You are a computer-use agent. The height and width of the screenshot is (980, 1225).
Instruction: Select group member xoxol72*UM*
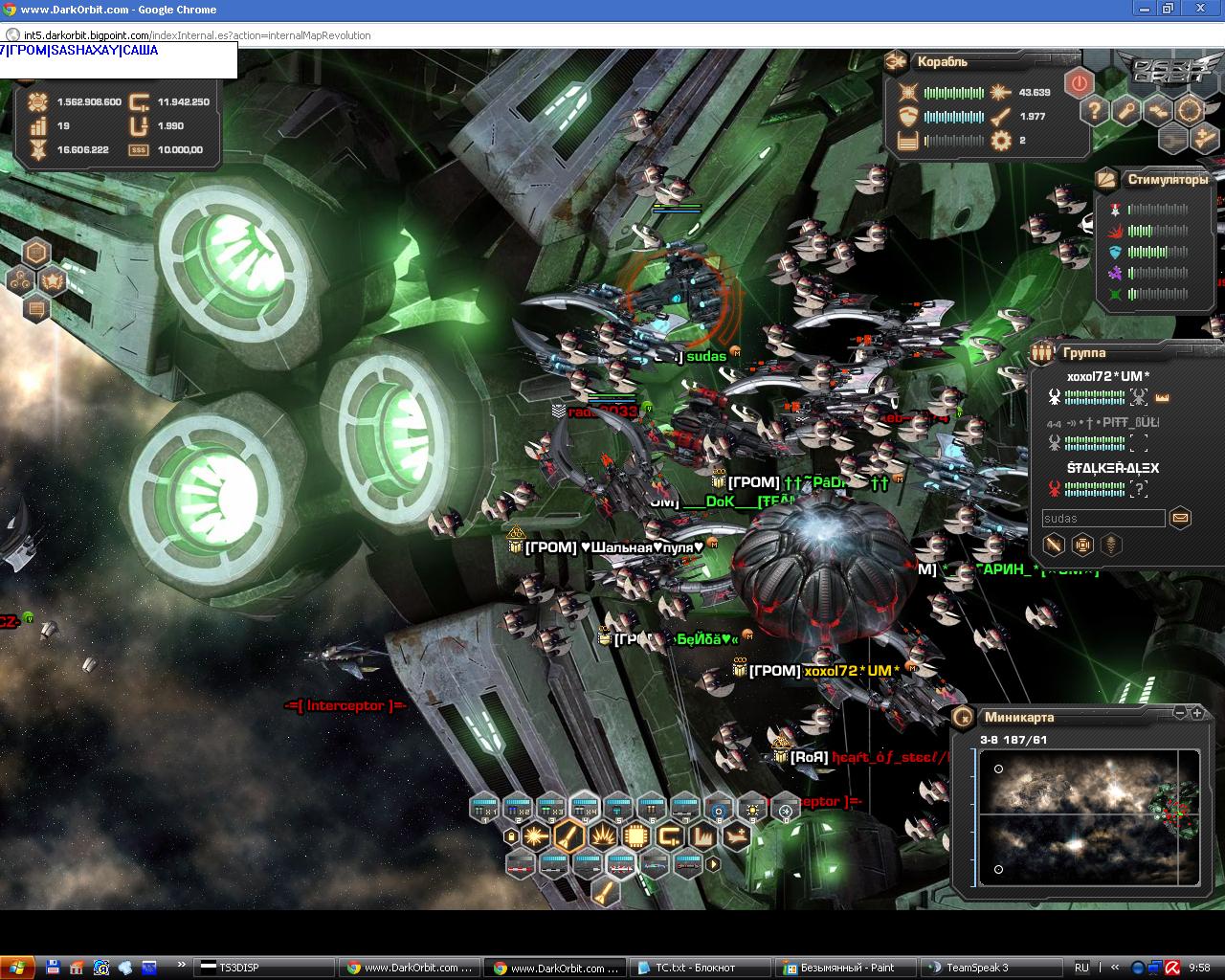[x=1108, y=376]
